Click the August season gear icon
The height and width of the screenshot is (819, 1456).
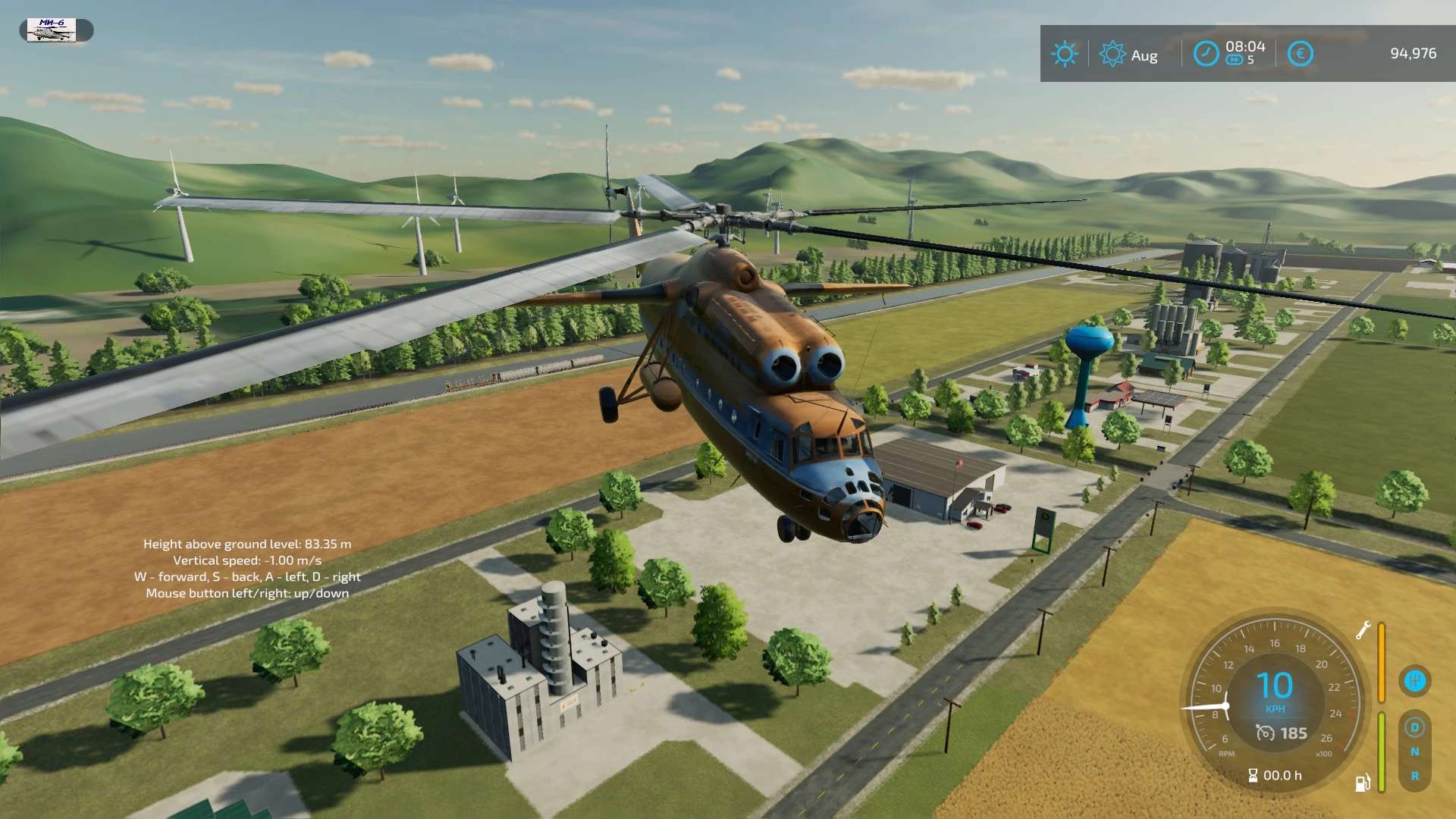tap(1112, 54)
